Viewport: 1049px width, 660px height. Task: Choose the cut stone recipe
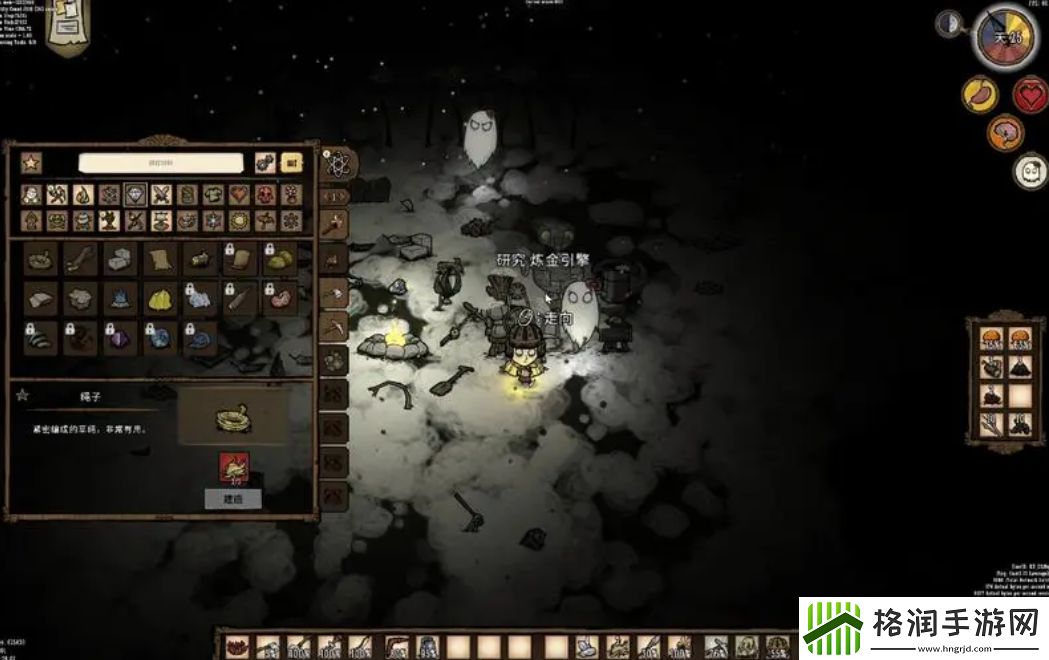[x=119, y=258]
